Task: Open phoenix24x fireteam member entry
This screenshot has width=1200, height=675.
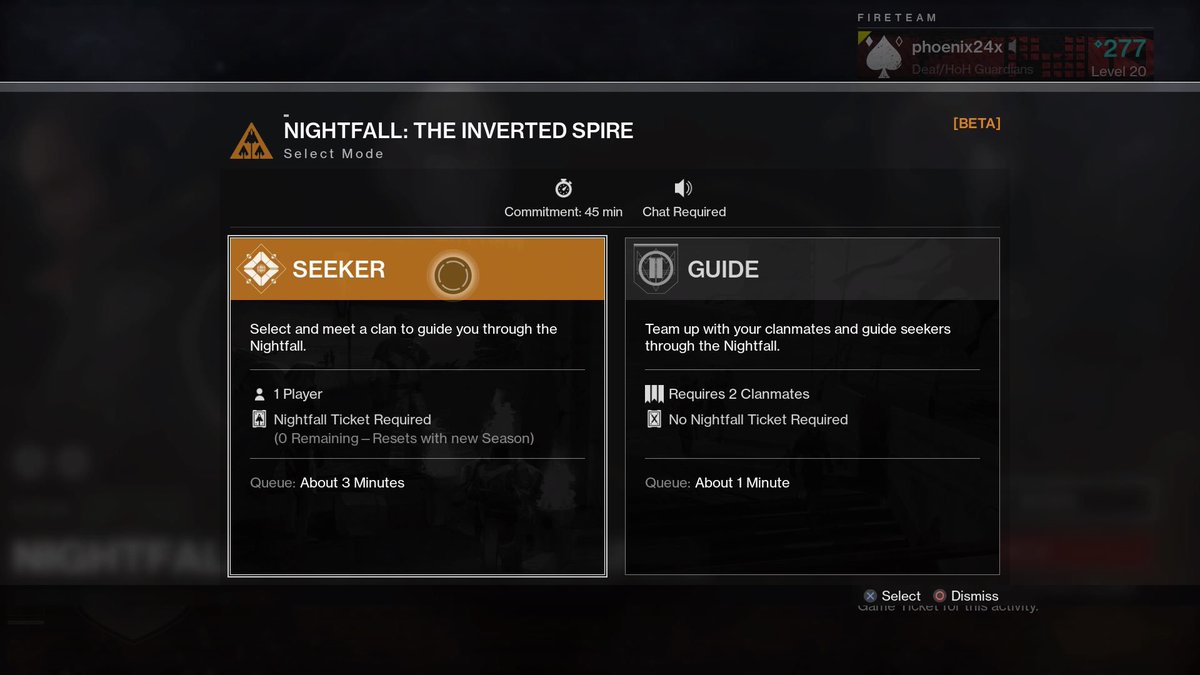Action: [x=1004, y=55]
